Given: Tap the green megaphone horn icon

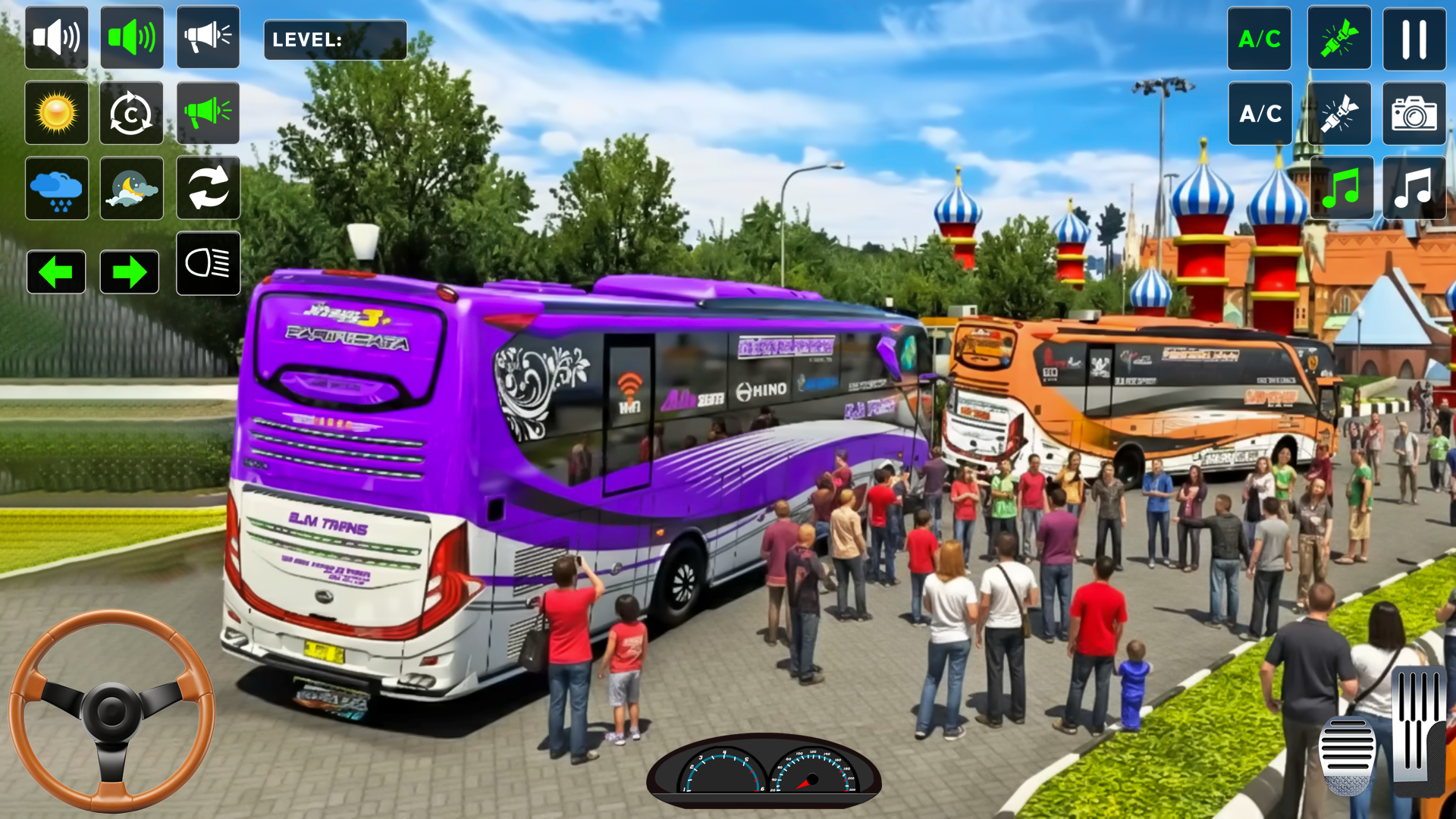Looking at the screenshot, I should point(208,112).
